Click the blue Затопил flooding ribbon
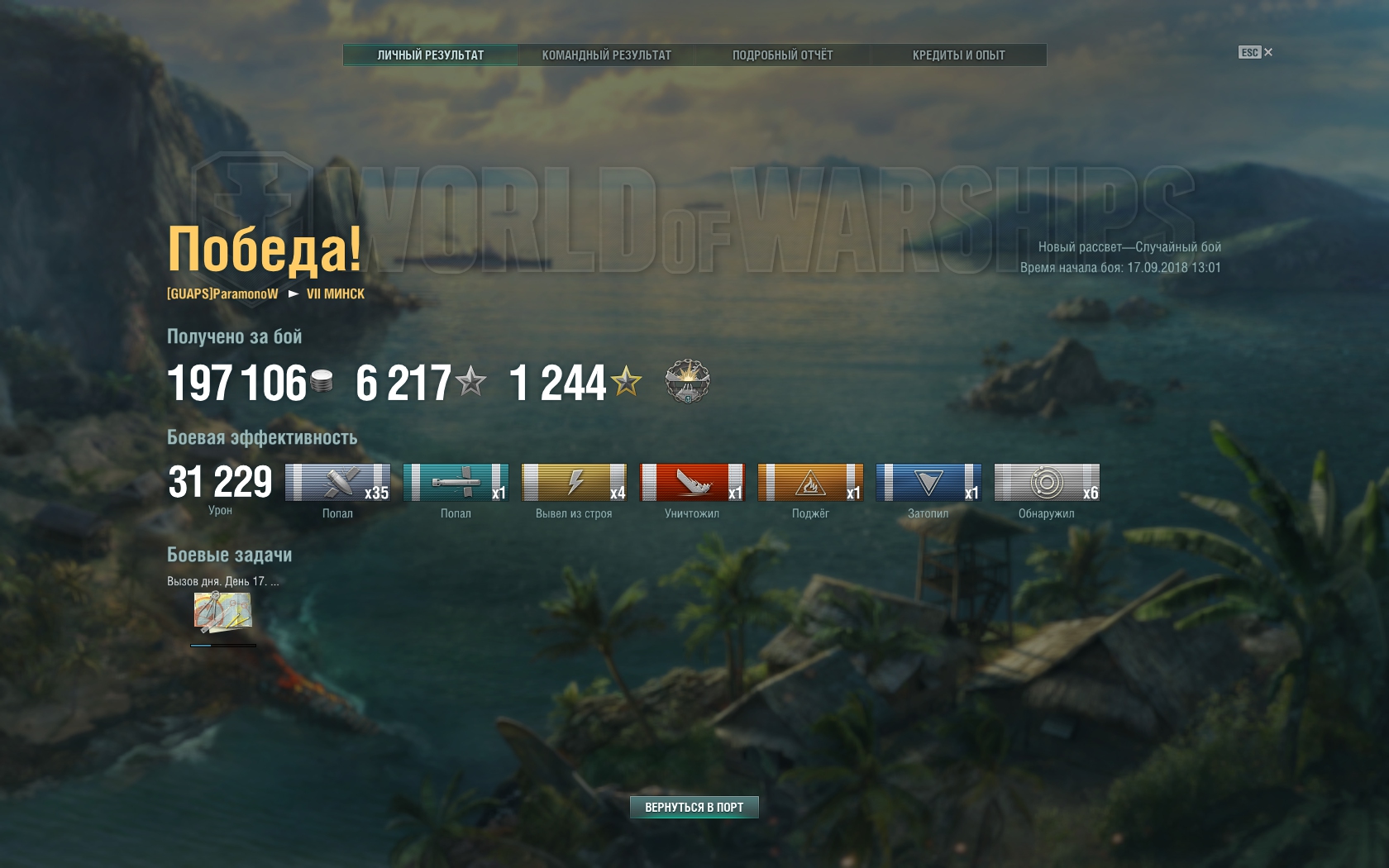 pyautogui.click(x=928, y=483)
